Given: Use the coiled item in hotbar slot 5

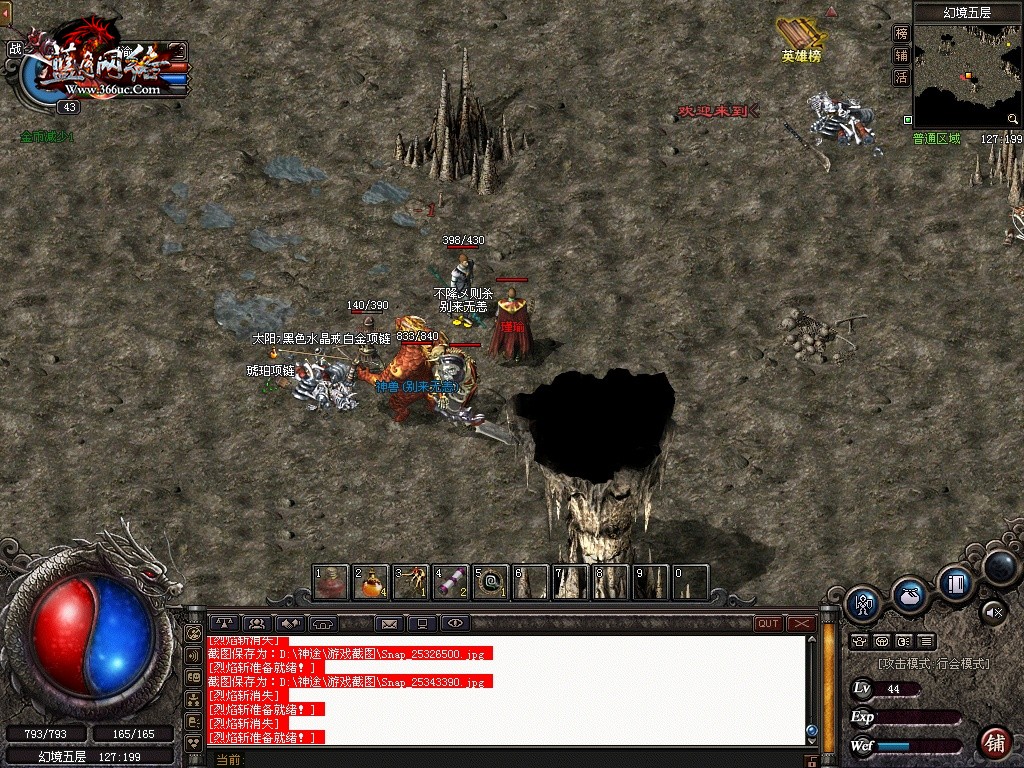Looking at the screenshot, I should [491, 583].
